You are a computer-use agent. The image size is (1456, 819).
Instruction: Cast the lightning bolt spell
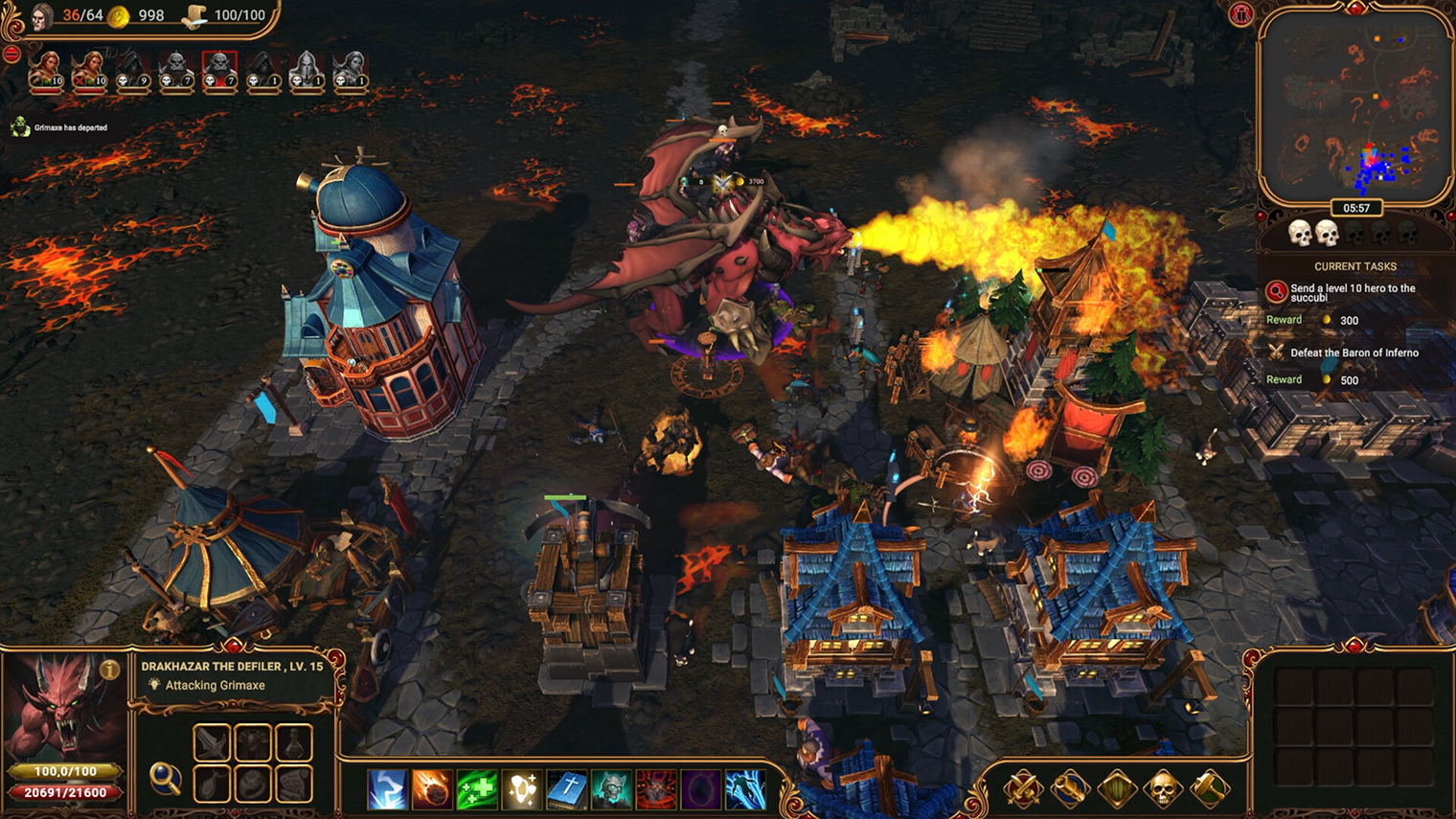point(387,790)
